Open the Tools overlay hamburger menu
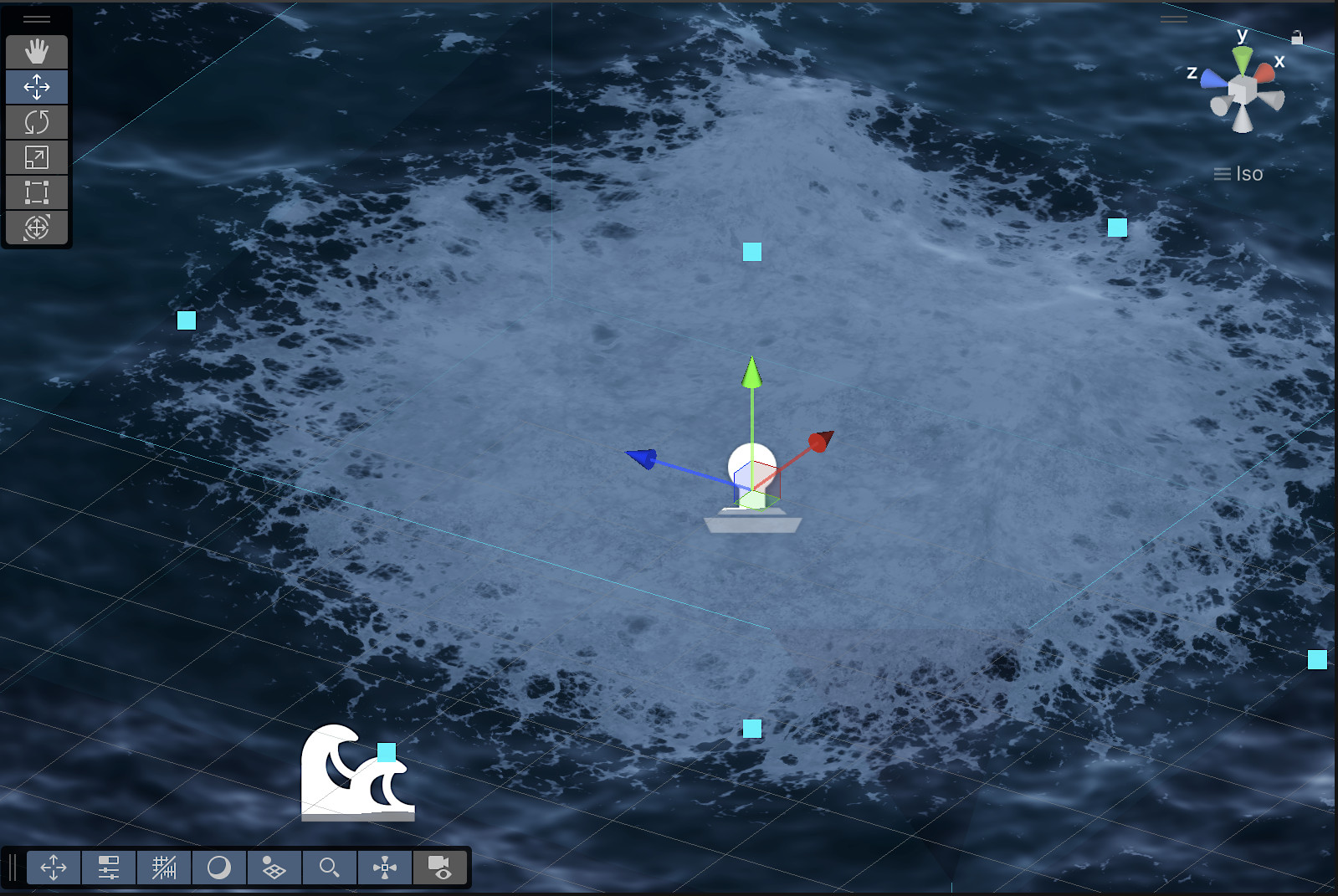The width and height of the screenshot is (1338, 896). (x=37, y=18)
